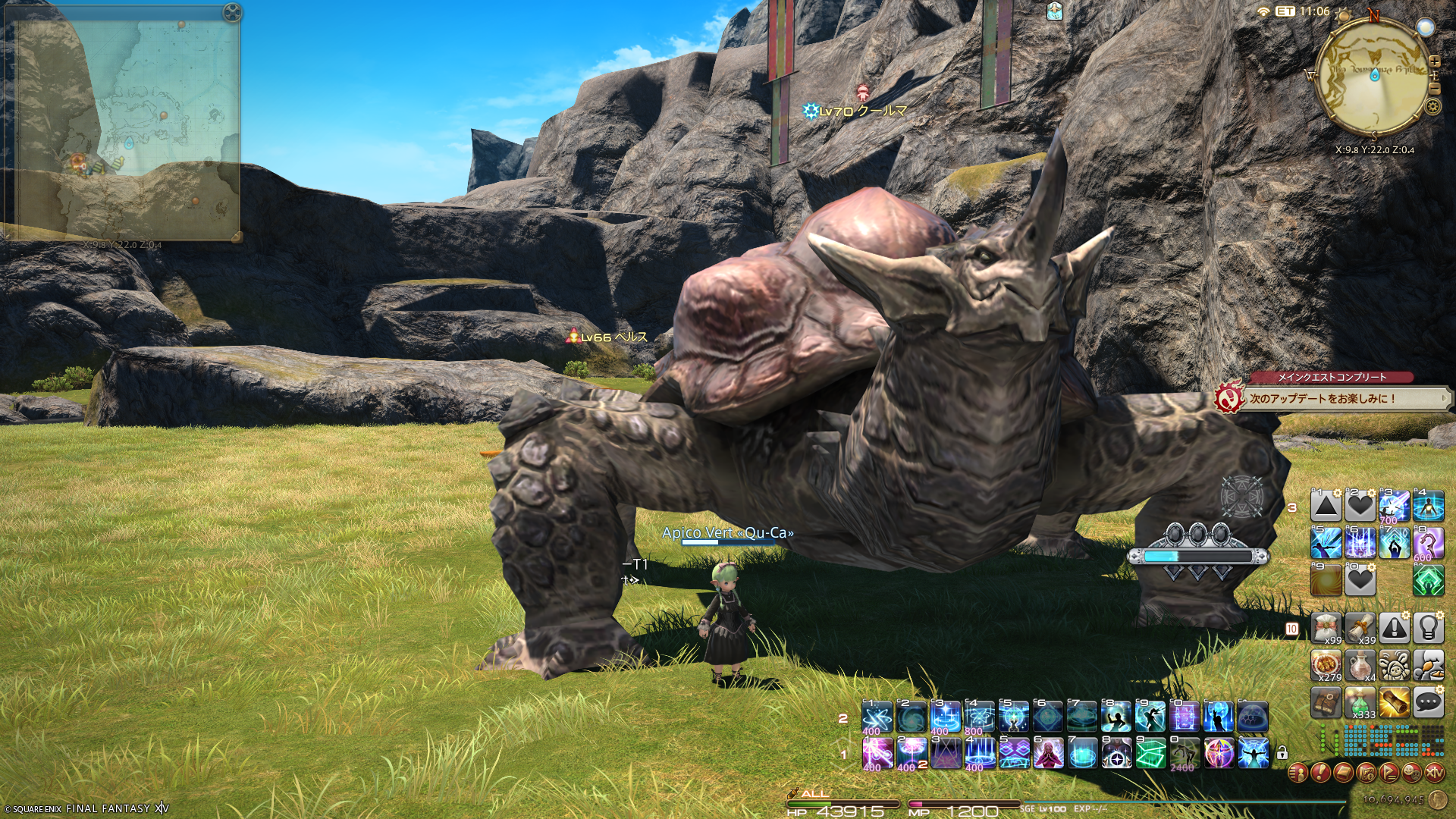Use the white gift bag item x99
The image size is (1456, 819).
point(1326,628)
